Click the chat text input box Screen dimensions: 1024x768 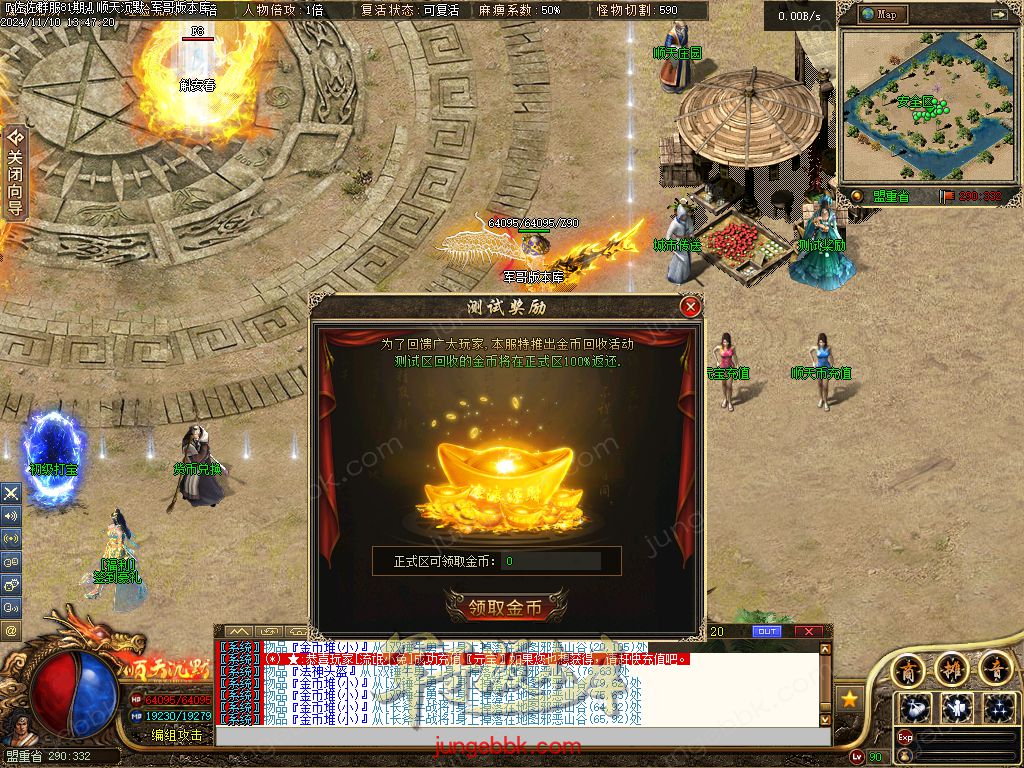[x=520, y=736]
